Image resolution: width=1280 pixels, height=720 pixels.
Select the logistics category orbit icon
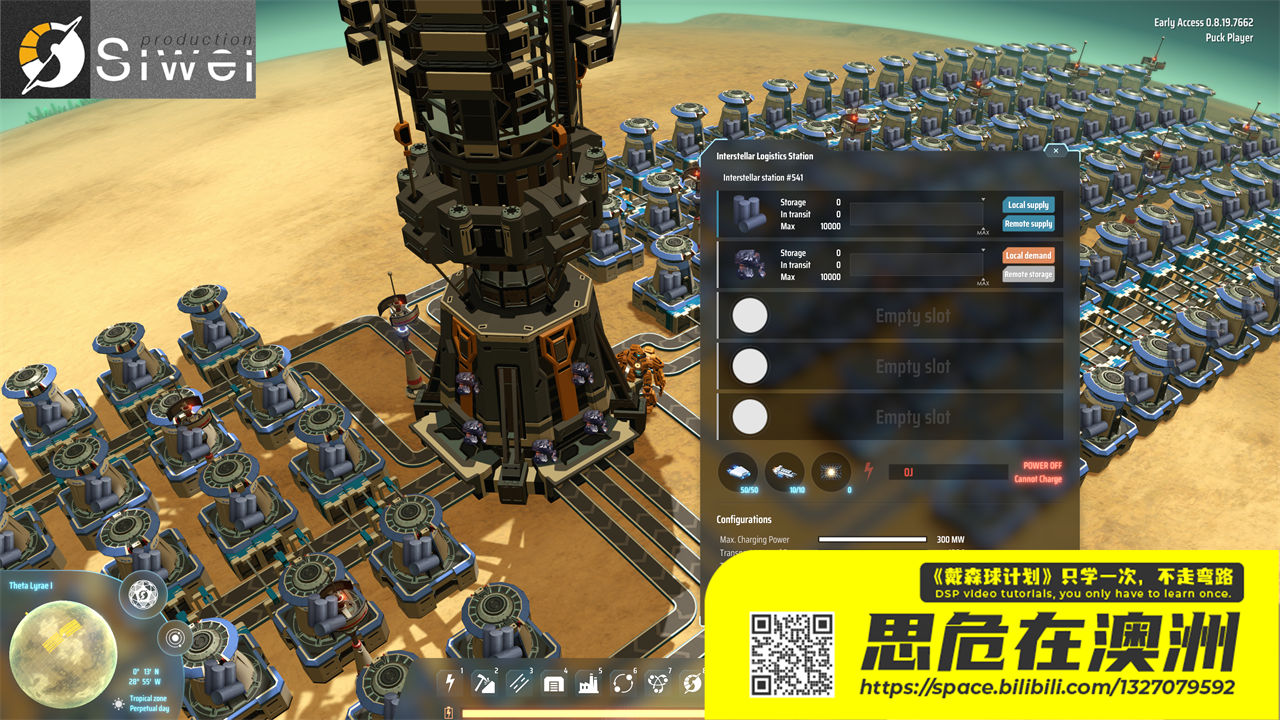point(623,683)
